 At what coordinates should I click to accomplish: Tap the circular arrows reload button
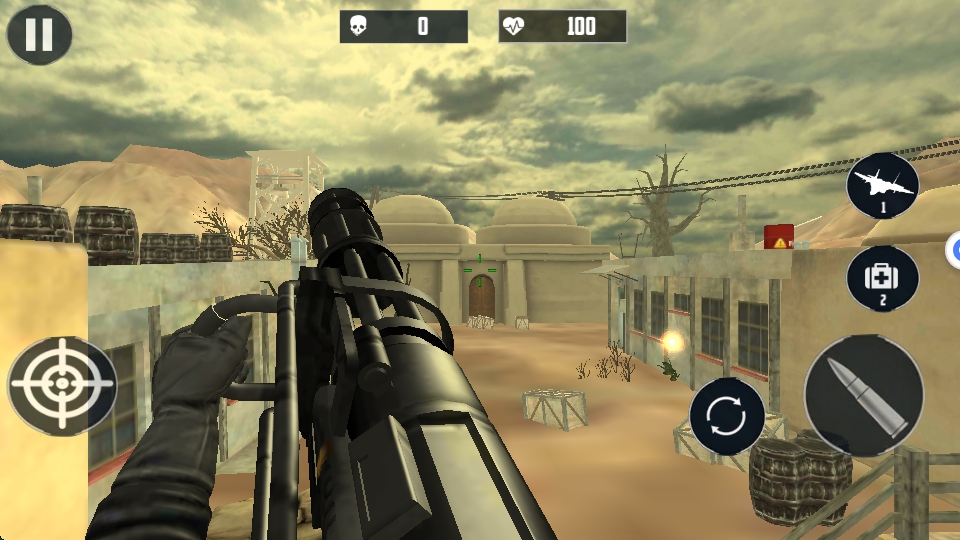pos(727,416)
